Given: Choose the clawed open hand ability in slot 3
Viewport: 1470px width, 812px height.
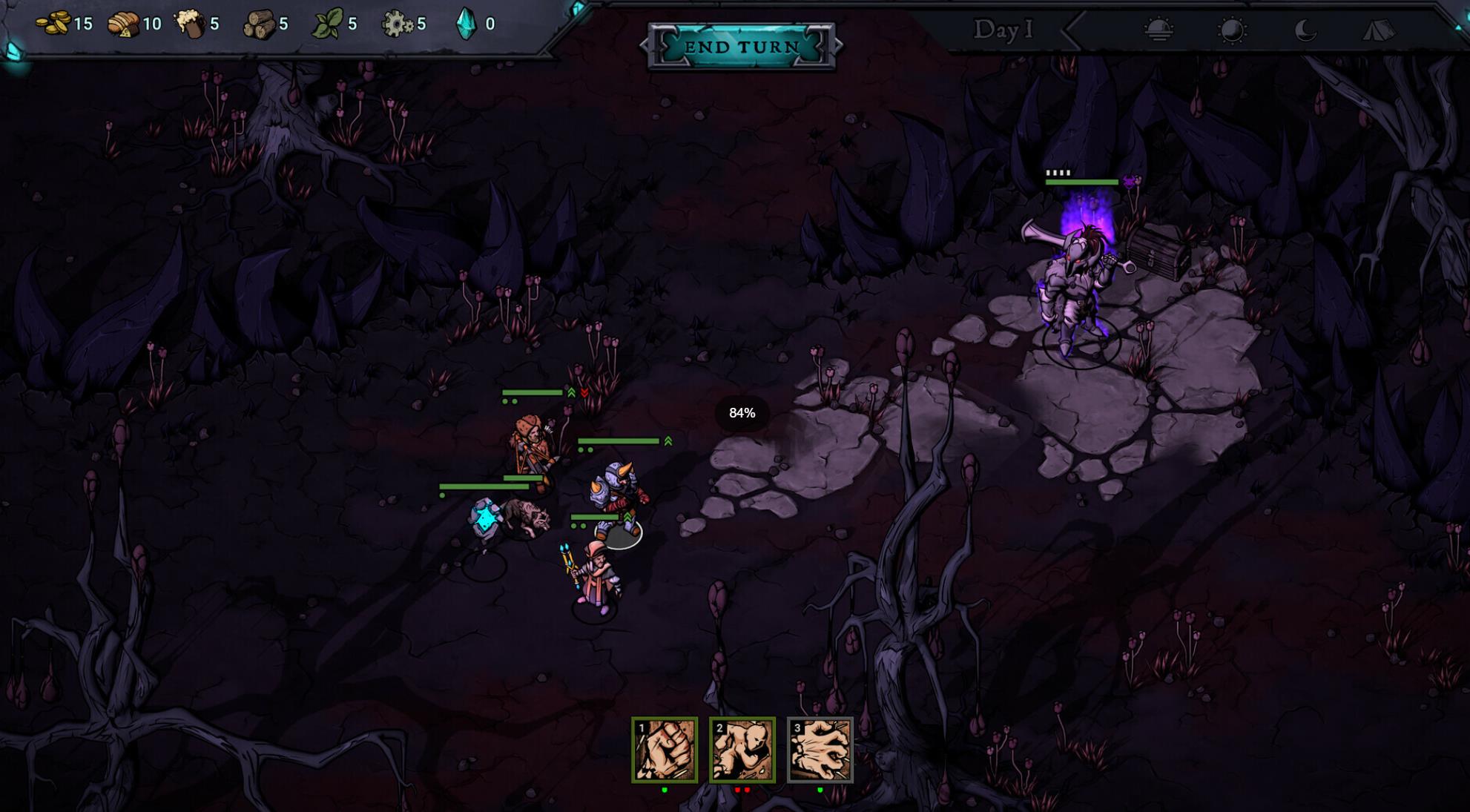Looking at the screenshot, I should (820, 750).
